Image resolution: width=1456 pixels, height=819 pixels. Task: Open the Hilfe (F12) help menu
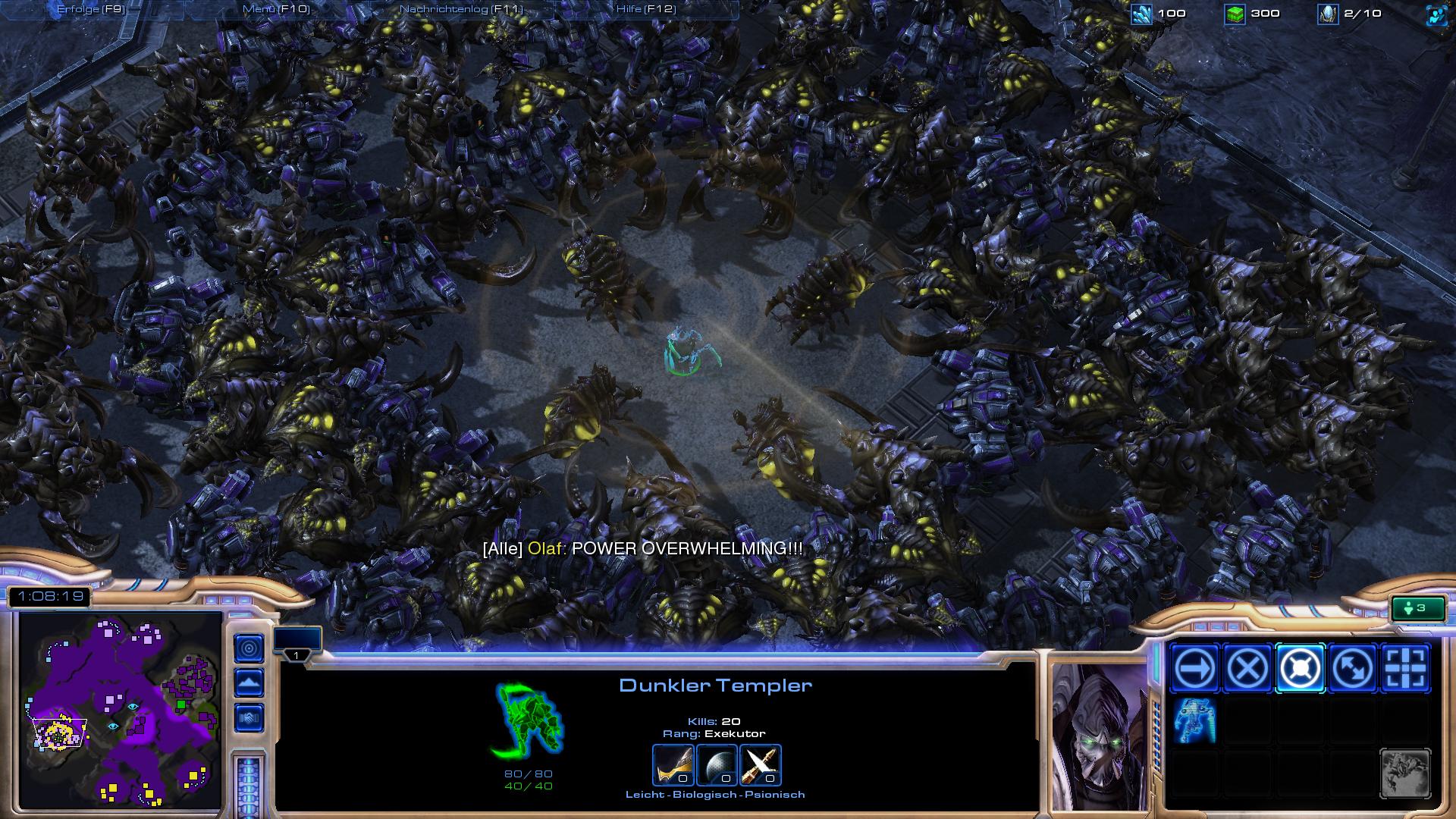[x=646, y=9]
